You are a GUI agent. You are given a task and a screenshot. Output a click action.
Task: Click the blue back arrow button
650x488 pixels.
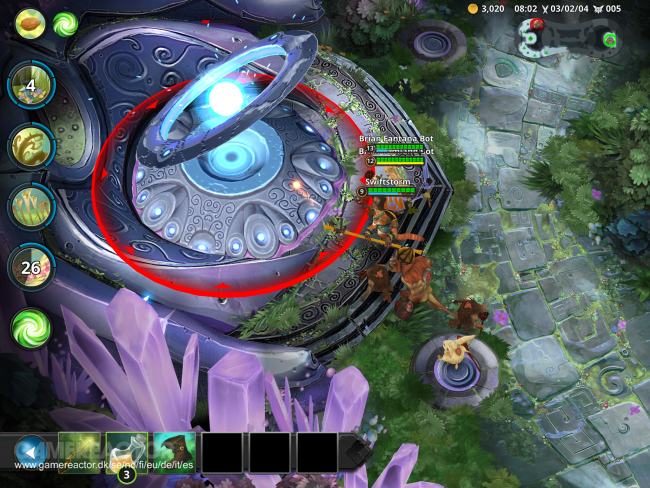pos(31,451)
